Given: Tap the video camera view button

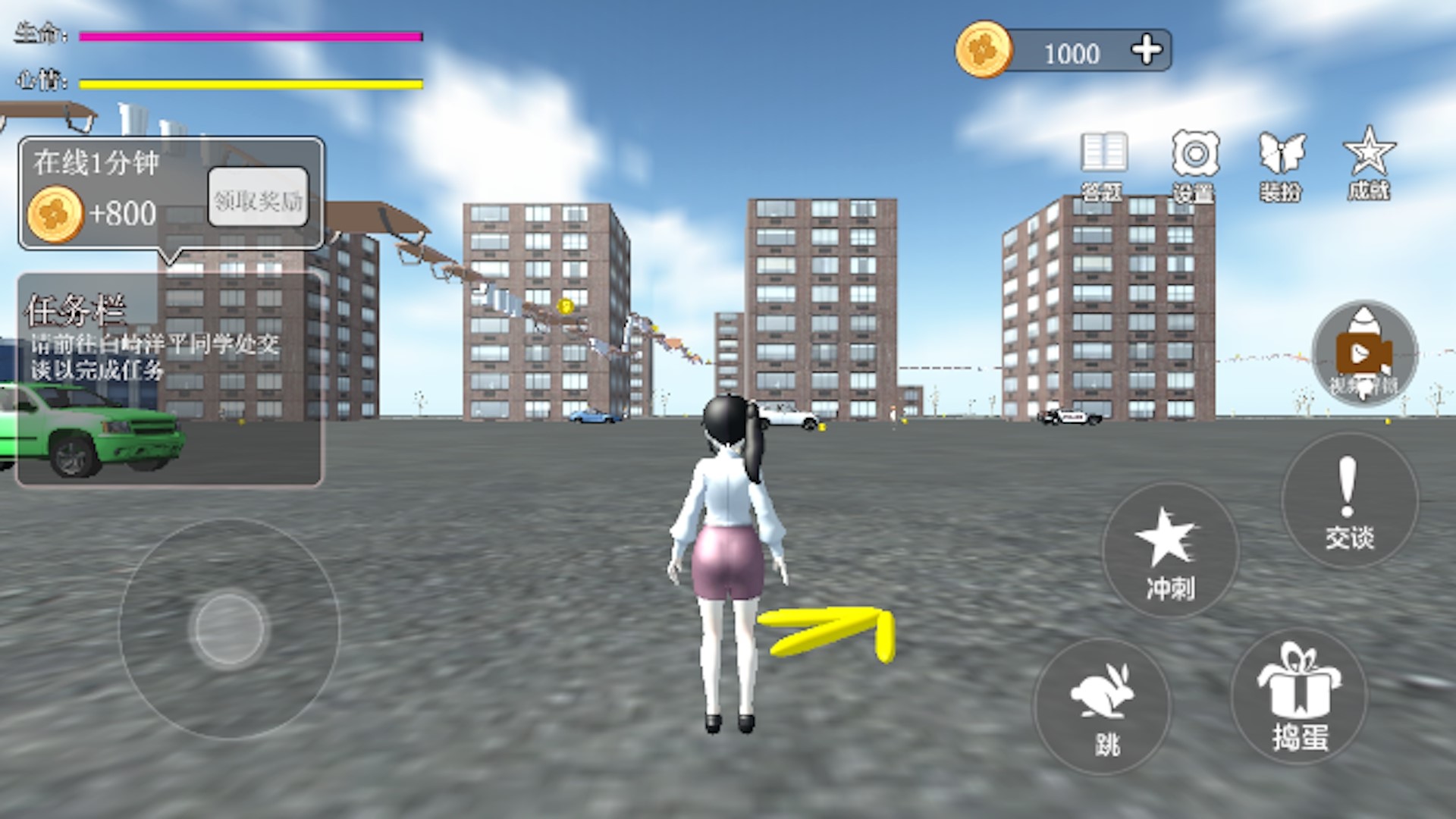Looking at the screenshot, I should (1364, 353).
